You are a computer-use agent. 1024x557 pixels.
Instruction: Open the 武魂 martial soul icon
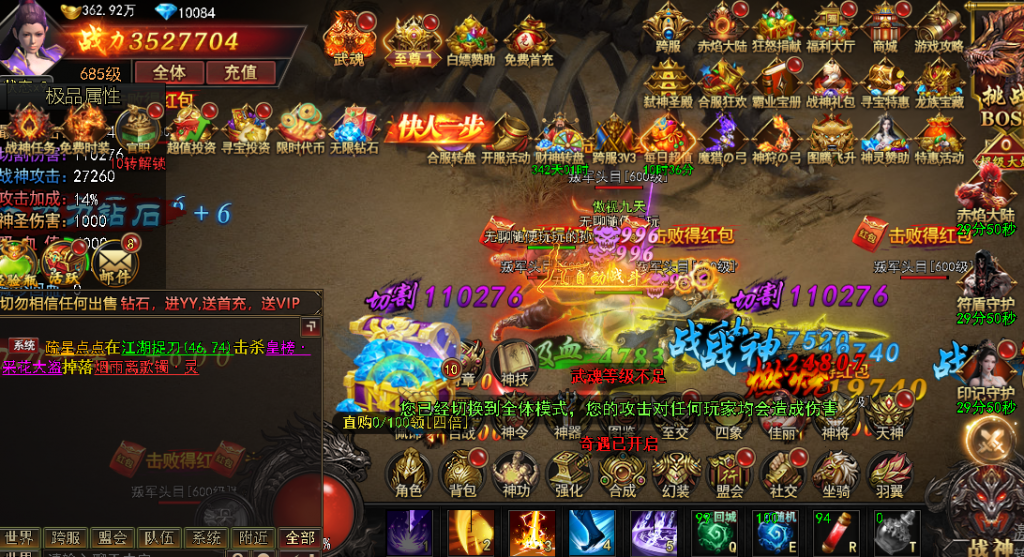coord(349,38)
